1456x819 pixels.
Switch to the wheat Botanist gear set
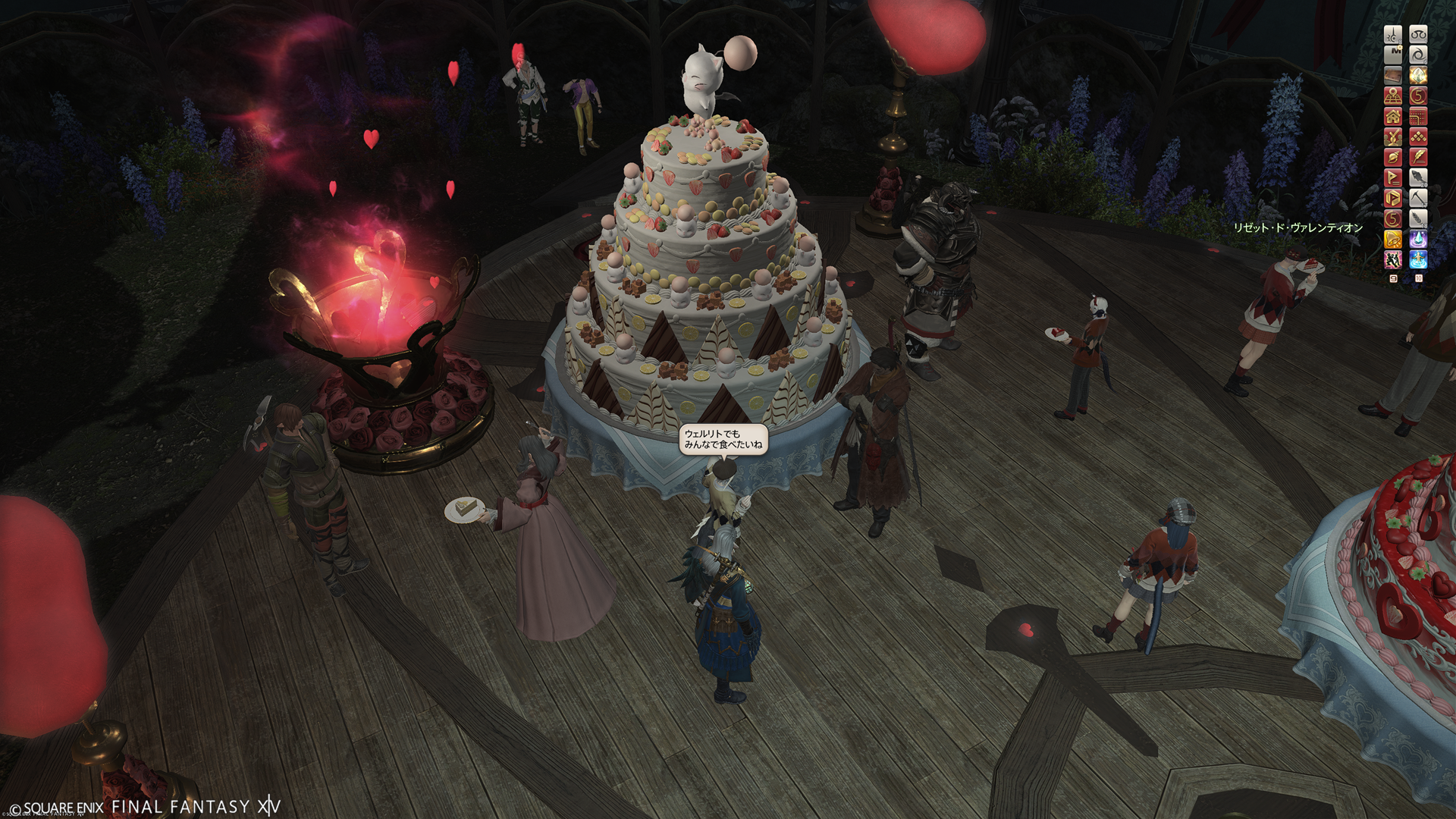coord(1418,218)
